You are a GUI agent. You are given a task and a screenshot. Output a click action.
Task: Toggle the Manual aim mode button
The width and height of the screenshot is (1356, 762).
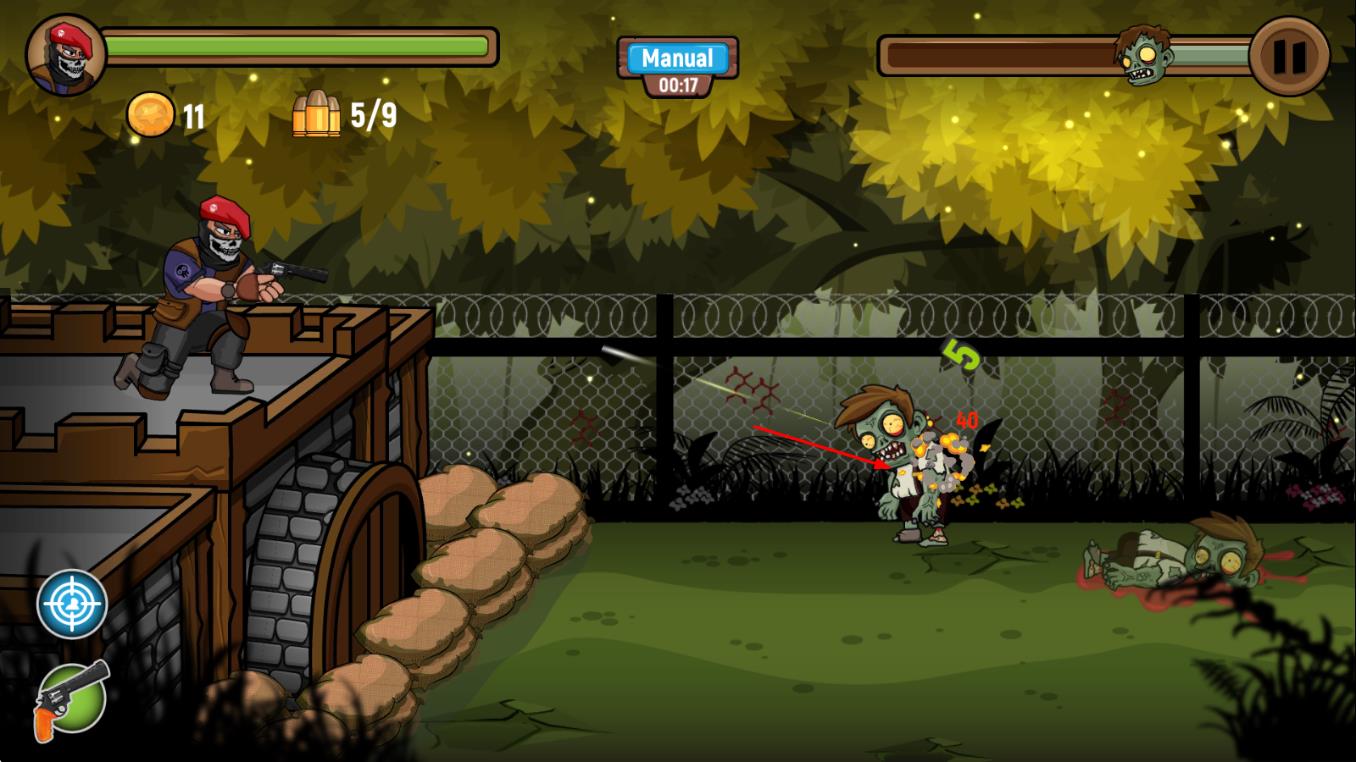click(x=677, y=58)
